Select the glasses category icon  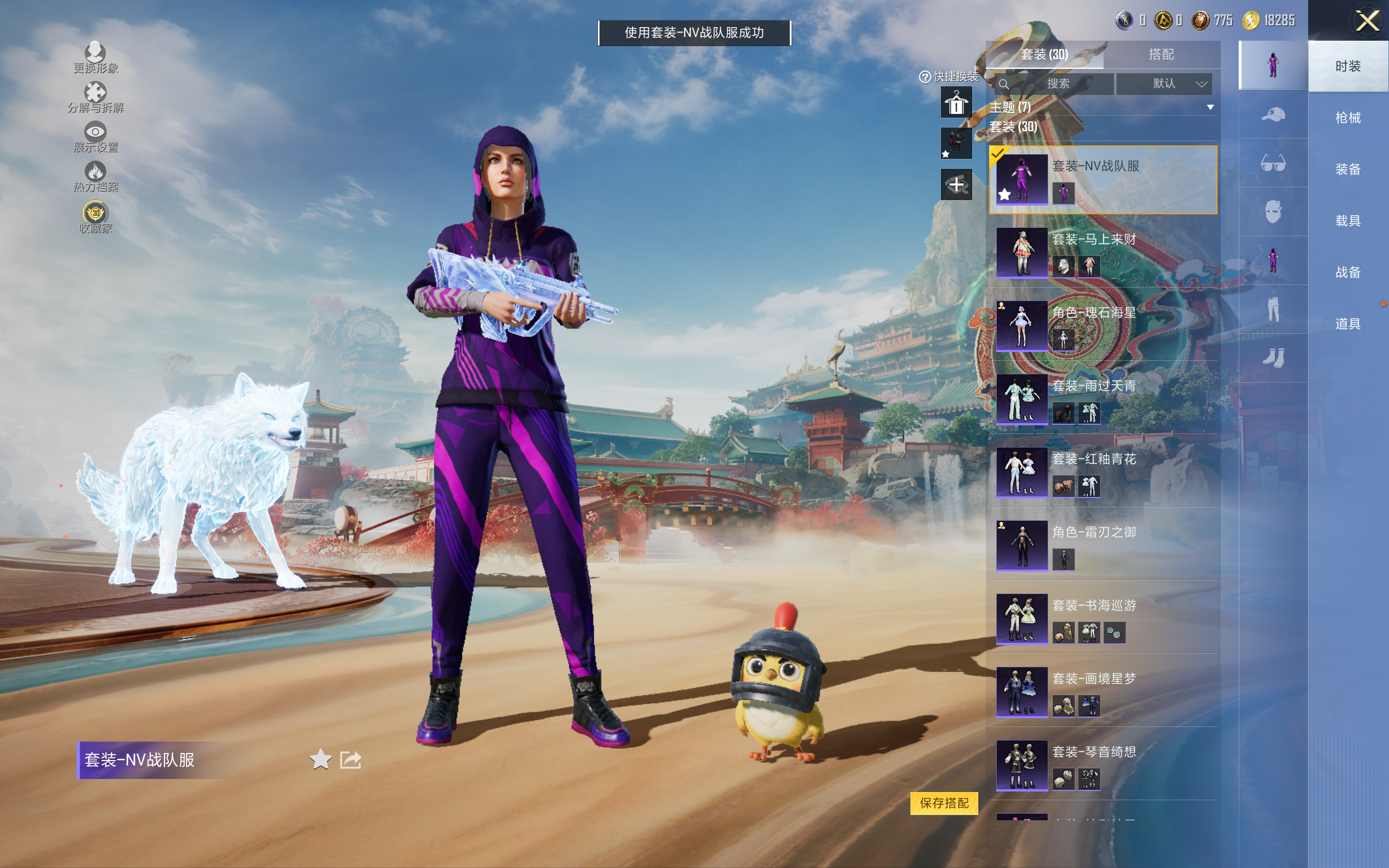pos(1272,163)
